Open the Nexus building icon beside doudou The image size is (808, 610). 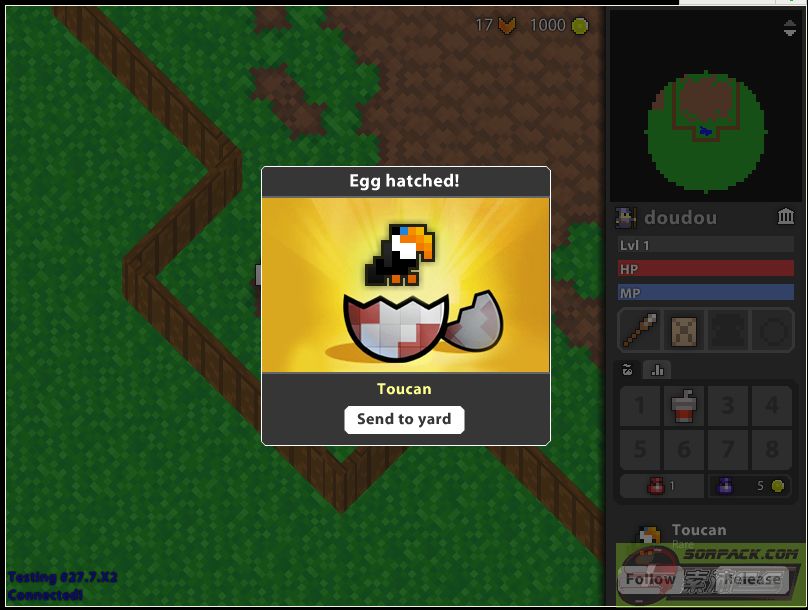(x=786, y=217)
